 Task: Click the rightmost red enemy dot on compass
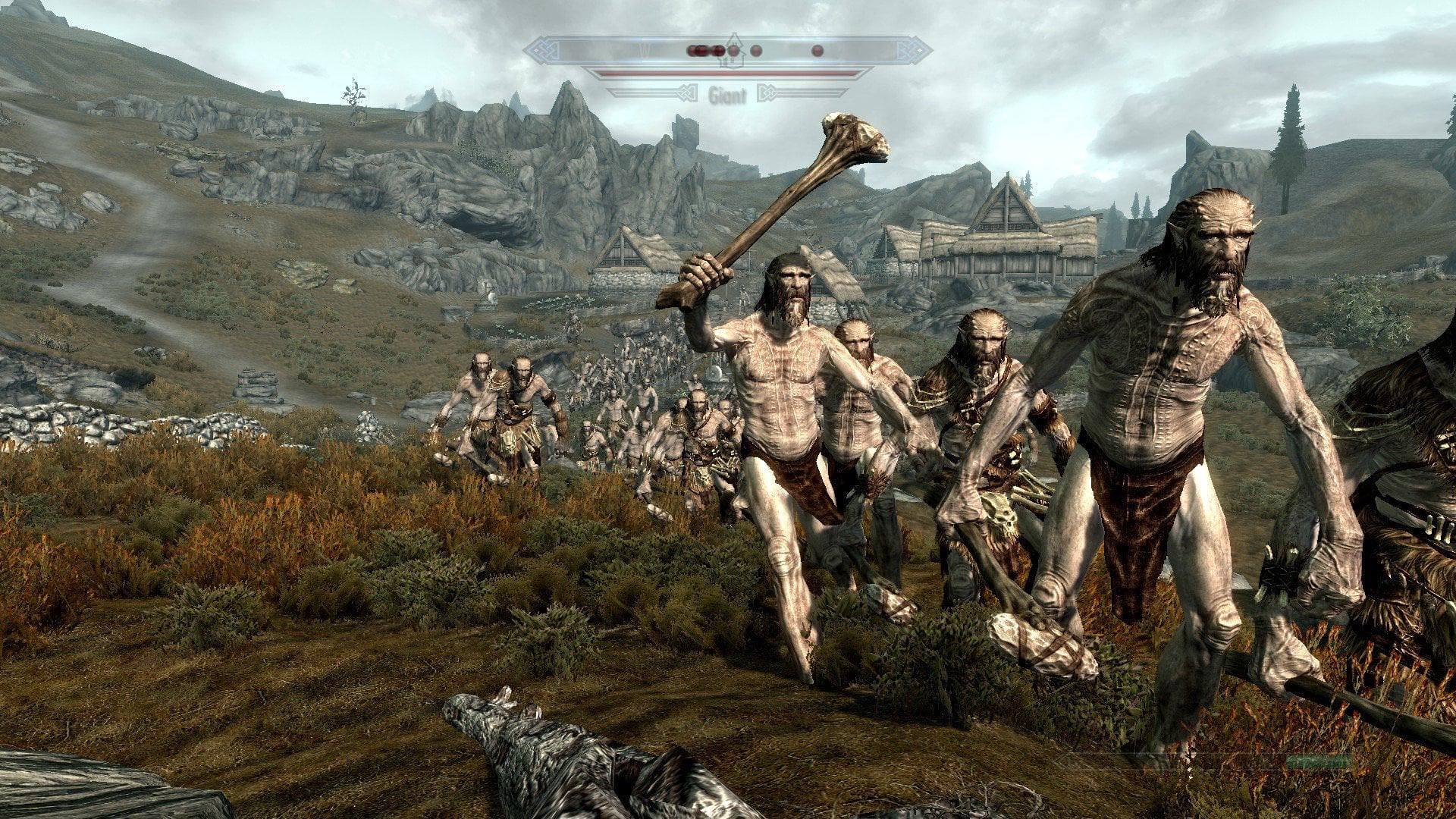point(817,51)
